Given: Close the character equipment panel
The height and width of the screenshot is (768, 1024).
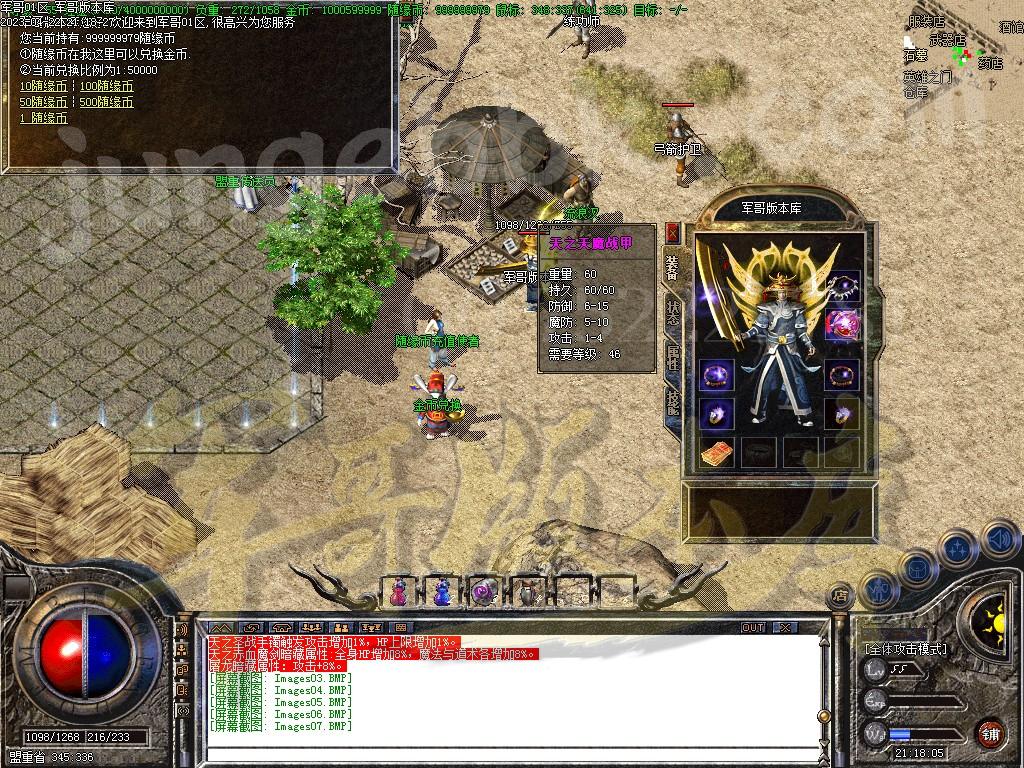Looking at the screenshot, I should (673, 232).
